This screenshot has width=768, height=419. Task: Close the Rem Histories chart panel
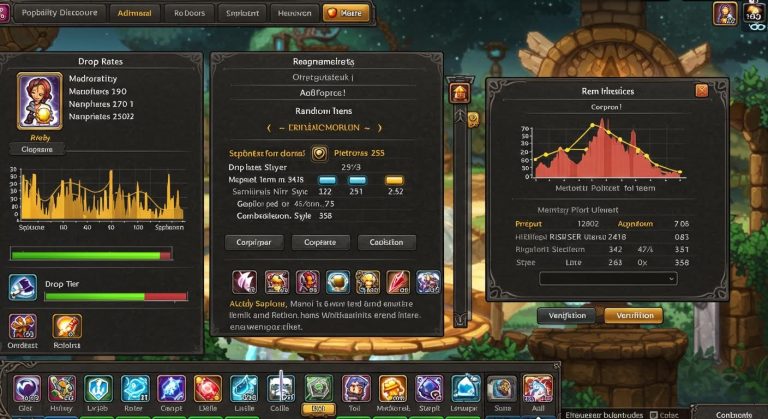[701, 90]
